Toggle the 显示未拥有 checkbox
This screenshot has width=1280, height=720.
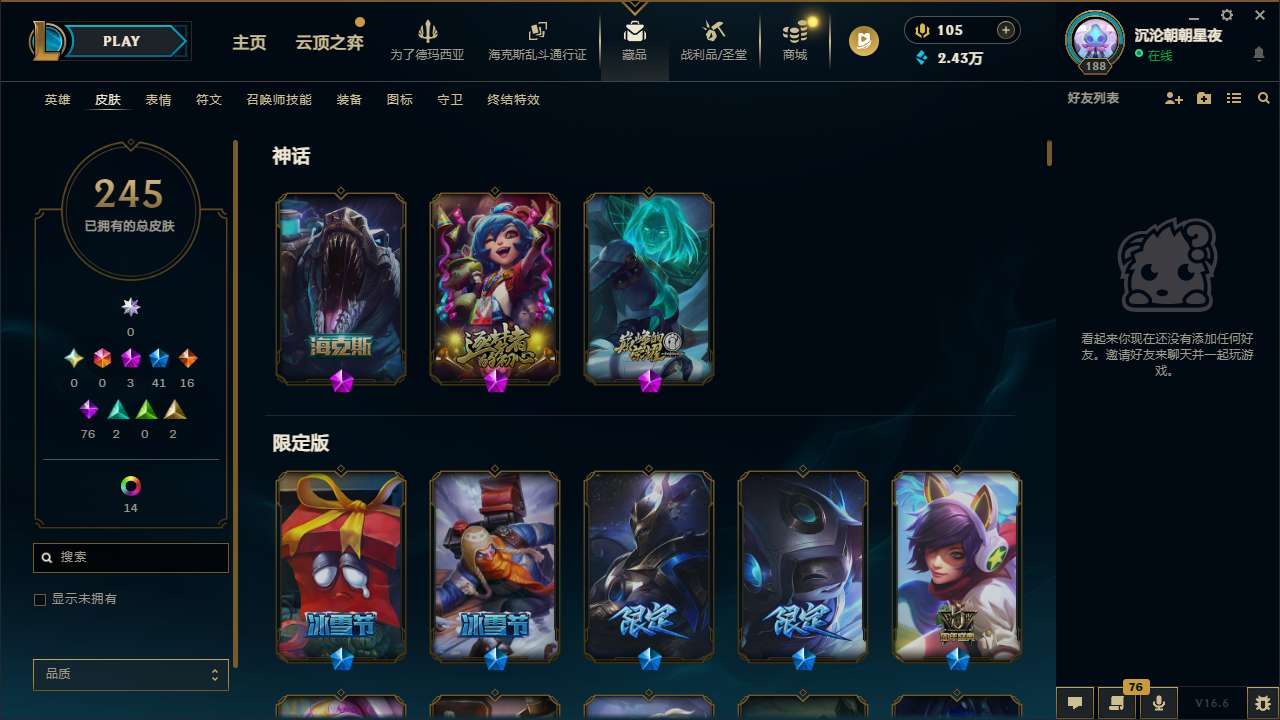(x=40, y=599)
